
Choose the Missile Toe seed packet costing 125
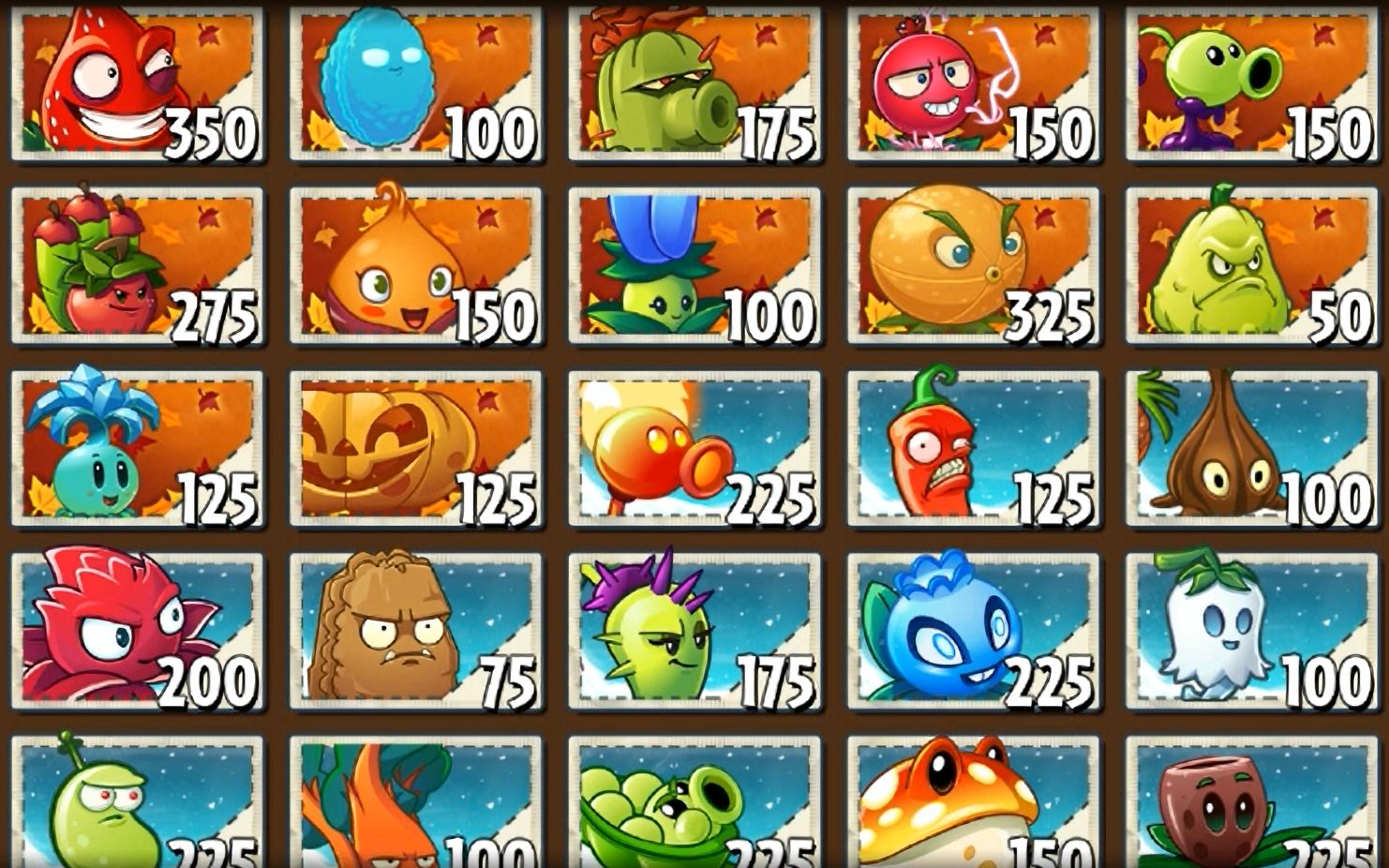[141, 450]
